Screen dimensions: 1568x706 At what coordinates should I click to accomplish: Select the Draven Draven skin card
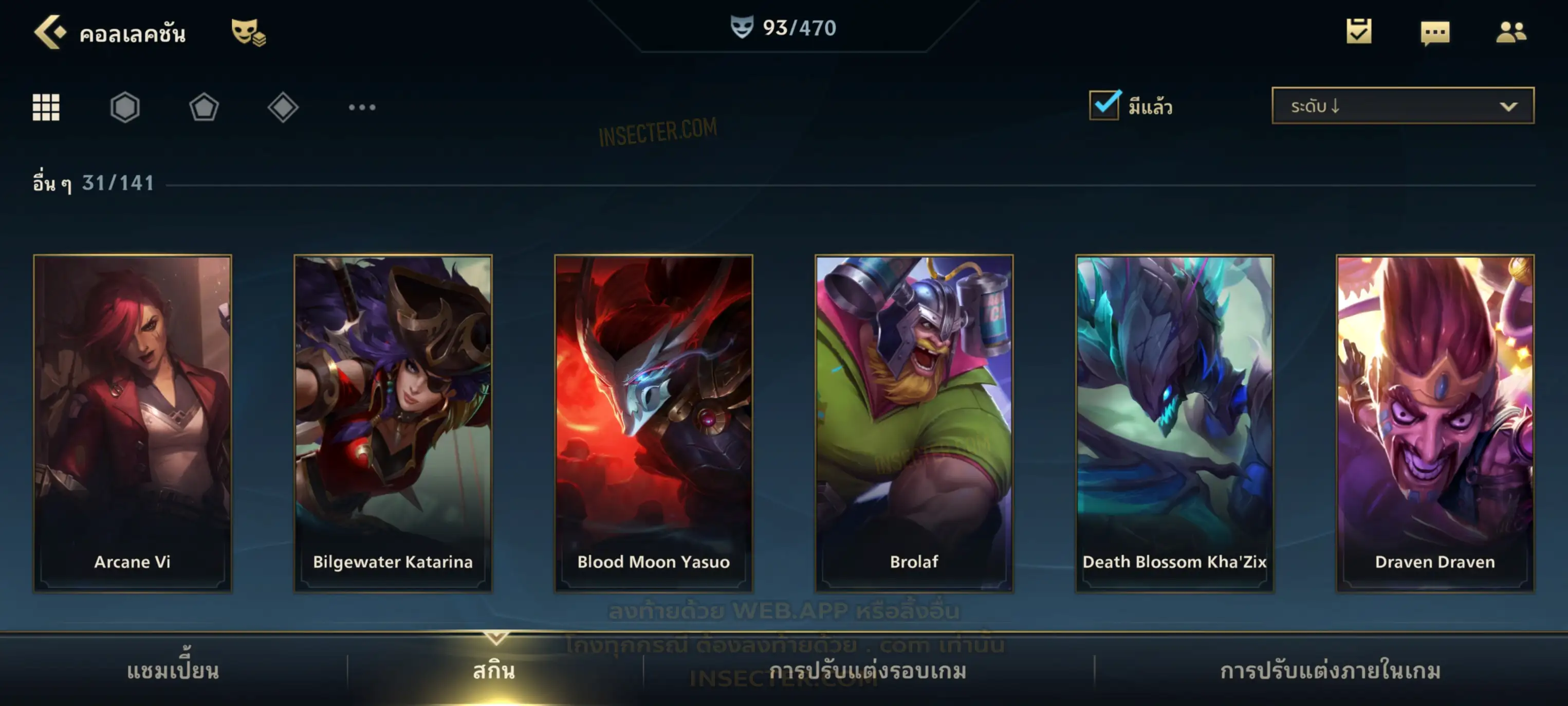1435,423
